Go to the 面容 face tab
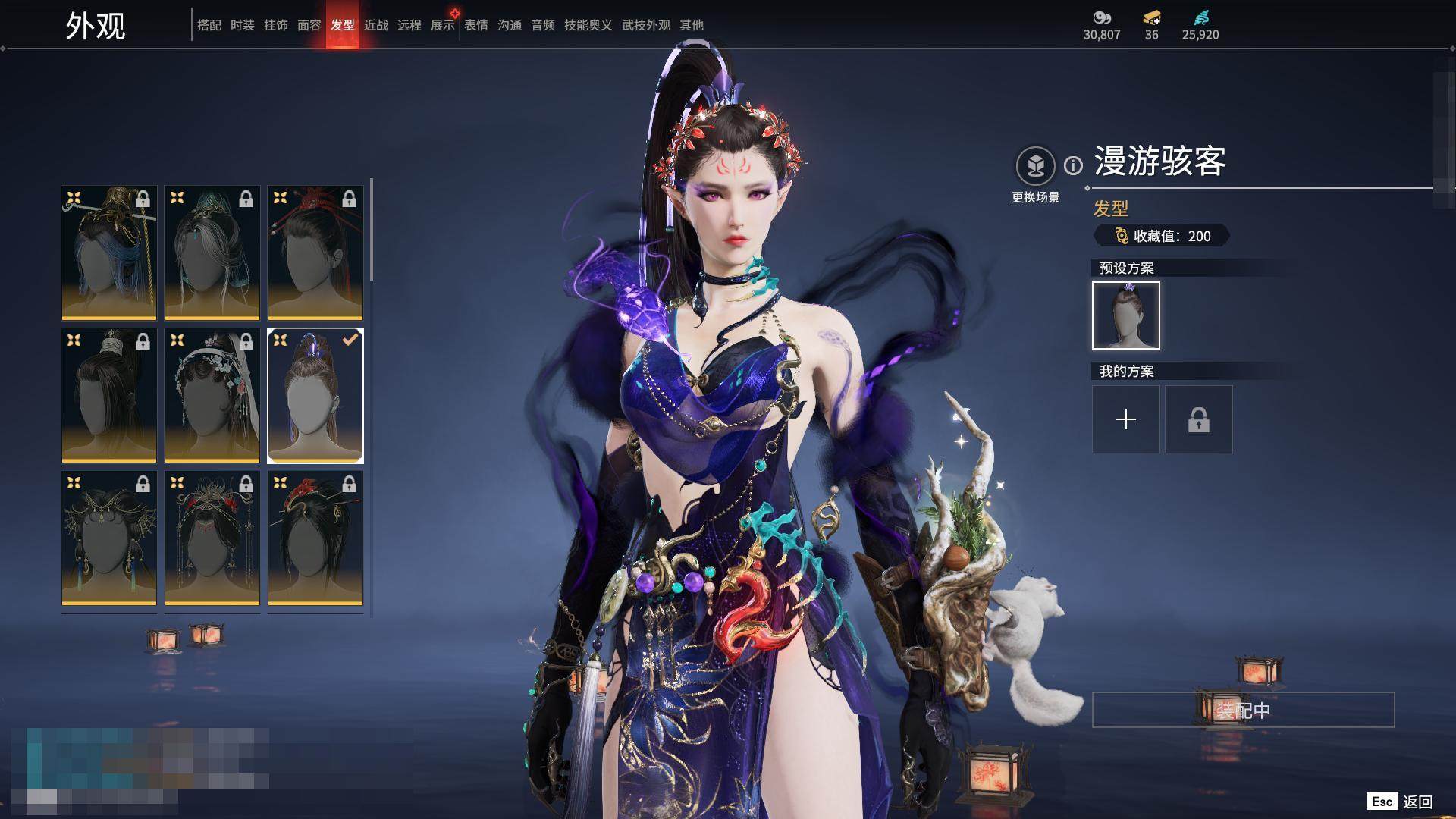 pos(309,25)
